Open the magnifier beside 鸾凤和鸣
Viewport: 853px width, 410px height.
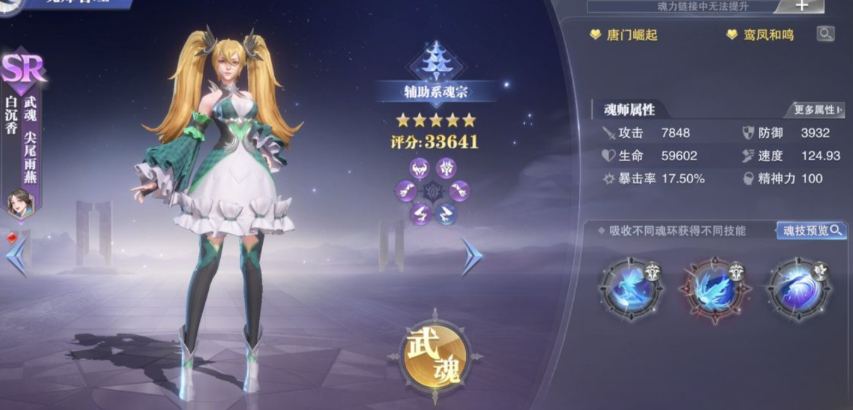(825, 34)
